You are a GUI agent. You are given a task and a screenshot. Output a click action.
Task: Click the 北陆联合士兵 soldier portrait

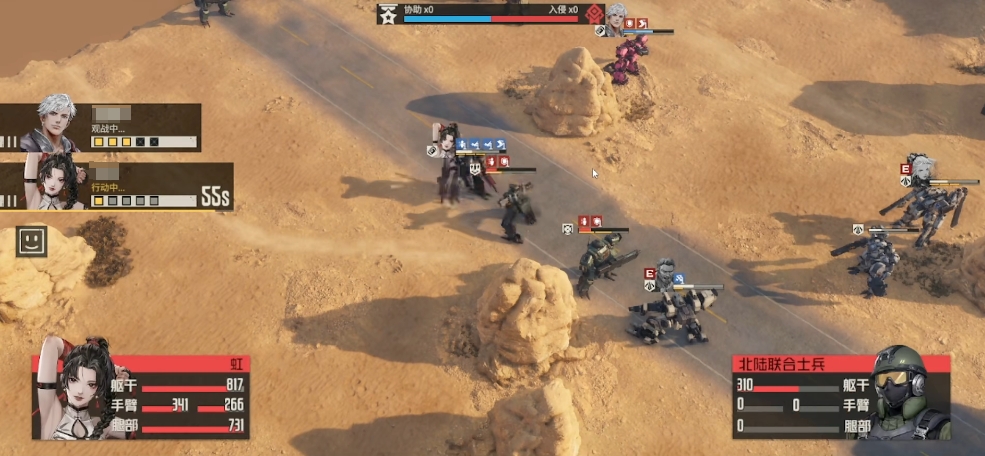(x=906, y=393)
